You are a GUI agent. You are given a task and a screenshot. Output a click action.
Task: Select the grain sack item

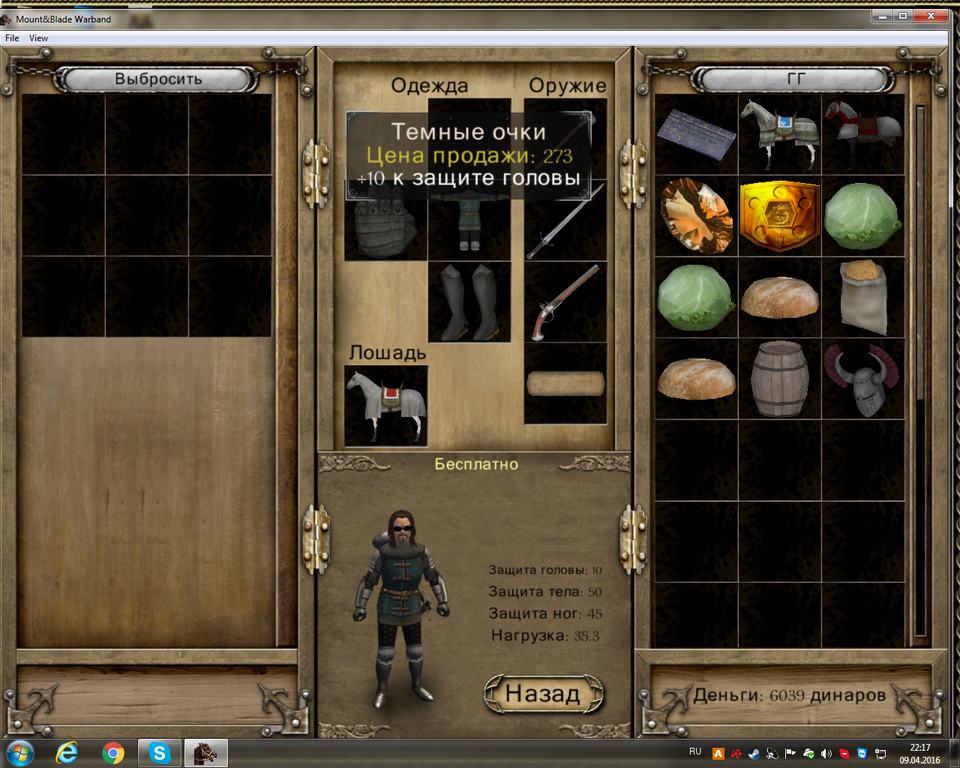tap(862, 297)
